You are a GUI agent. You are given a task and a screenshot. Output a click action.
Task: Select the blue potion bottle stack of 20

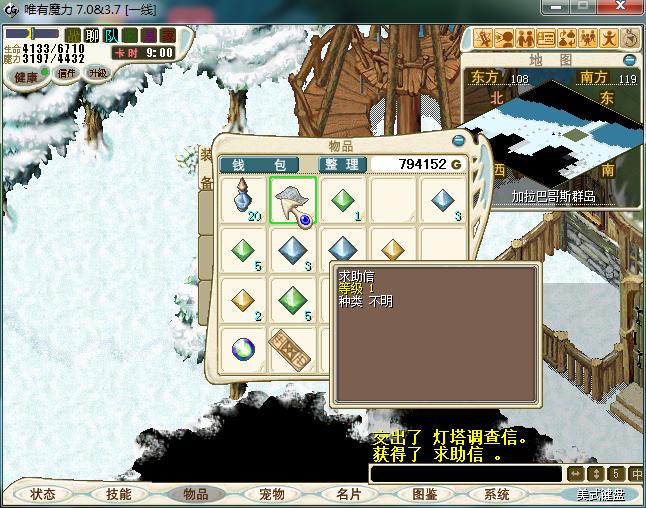pyautogui.click(x=244, y=200)
